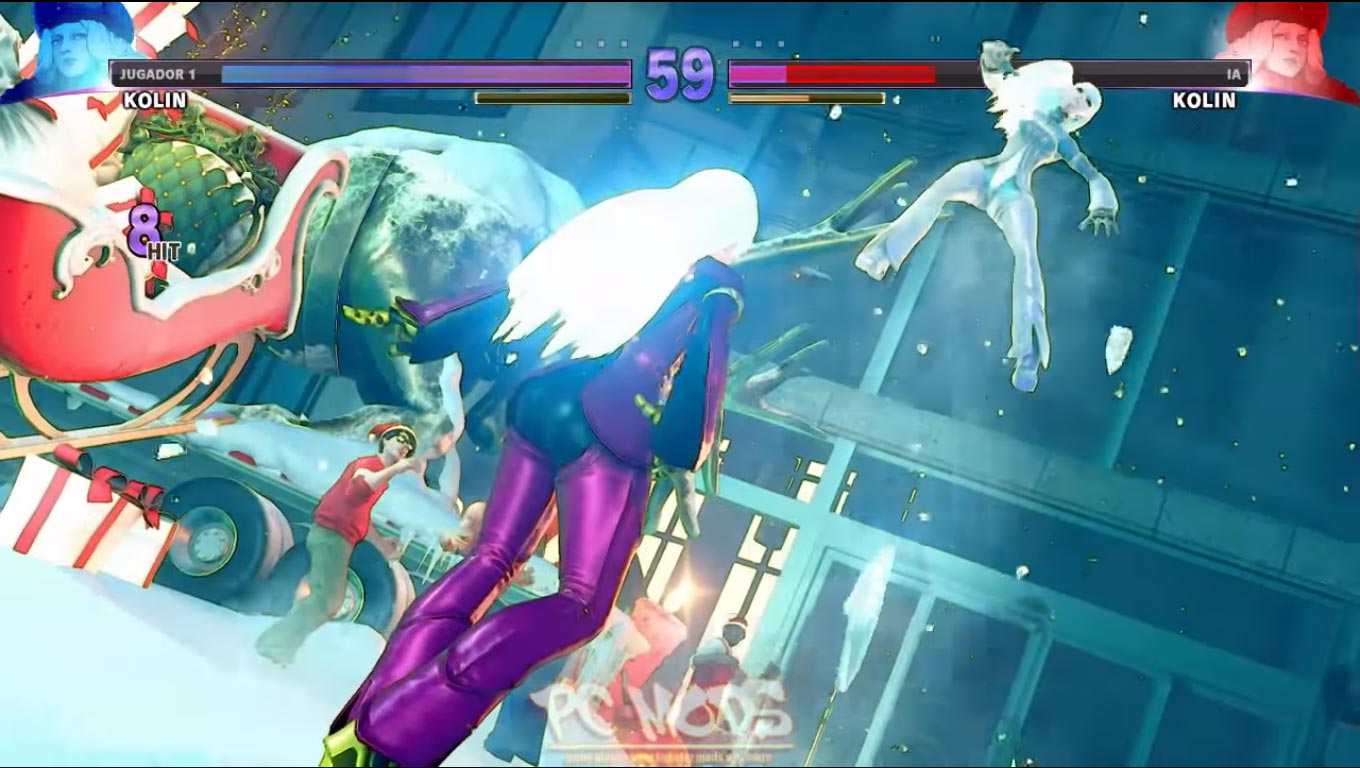
Task: Click the round timer showing 59
Action: point(679,75)
